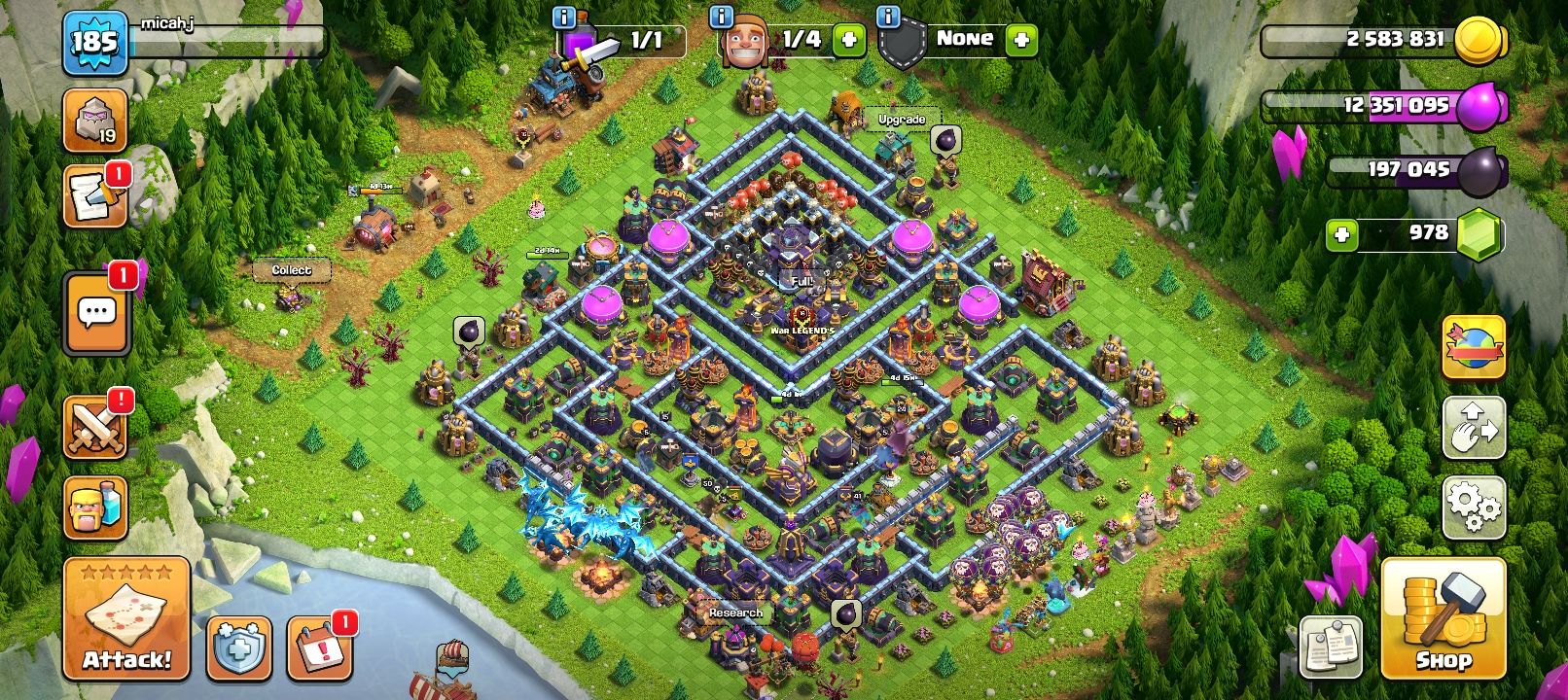The height and width of the screenshot is (700, 1568).
Task: Open the crossed swords clan war menu
Action: coord(95,427)
